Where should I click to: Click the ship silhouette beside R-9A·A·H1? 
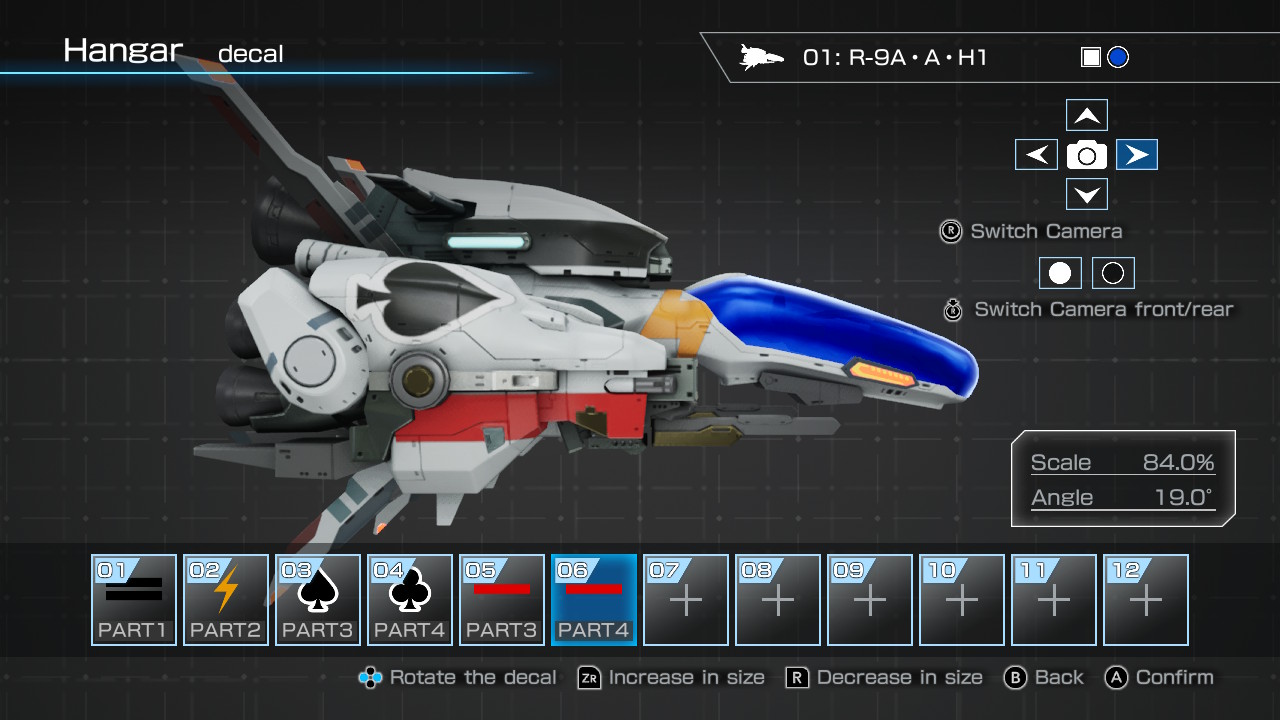tap(762, 57)
